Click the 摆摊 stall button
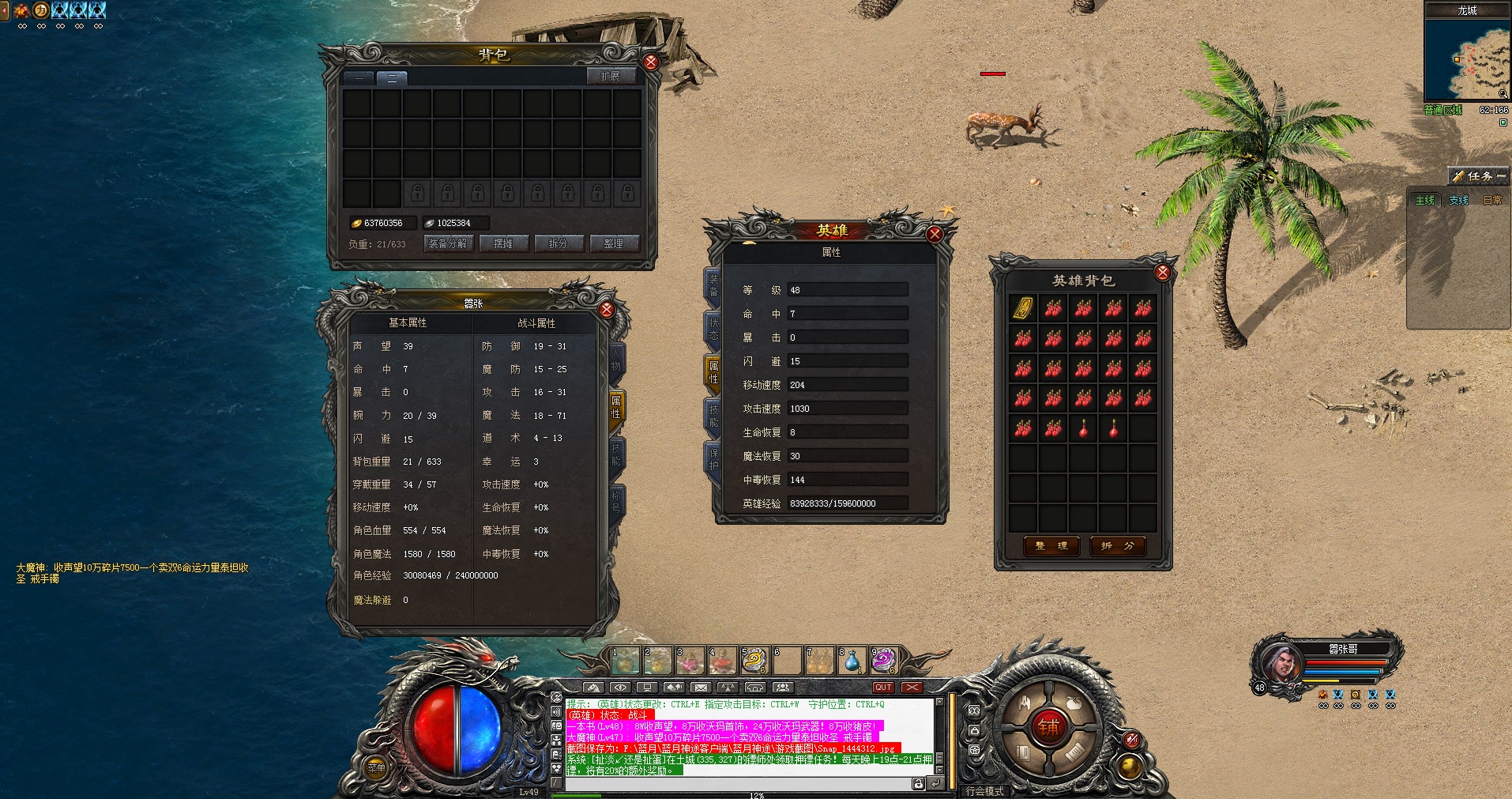This screenshot has width=1512, height=799. point(503,243)
